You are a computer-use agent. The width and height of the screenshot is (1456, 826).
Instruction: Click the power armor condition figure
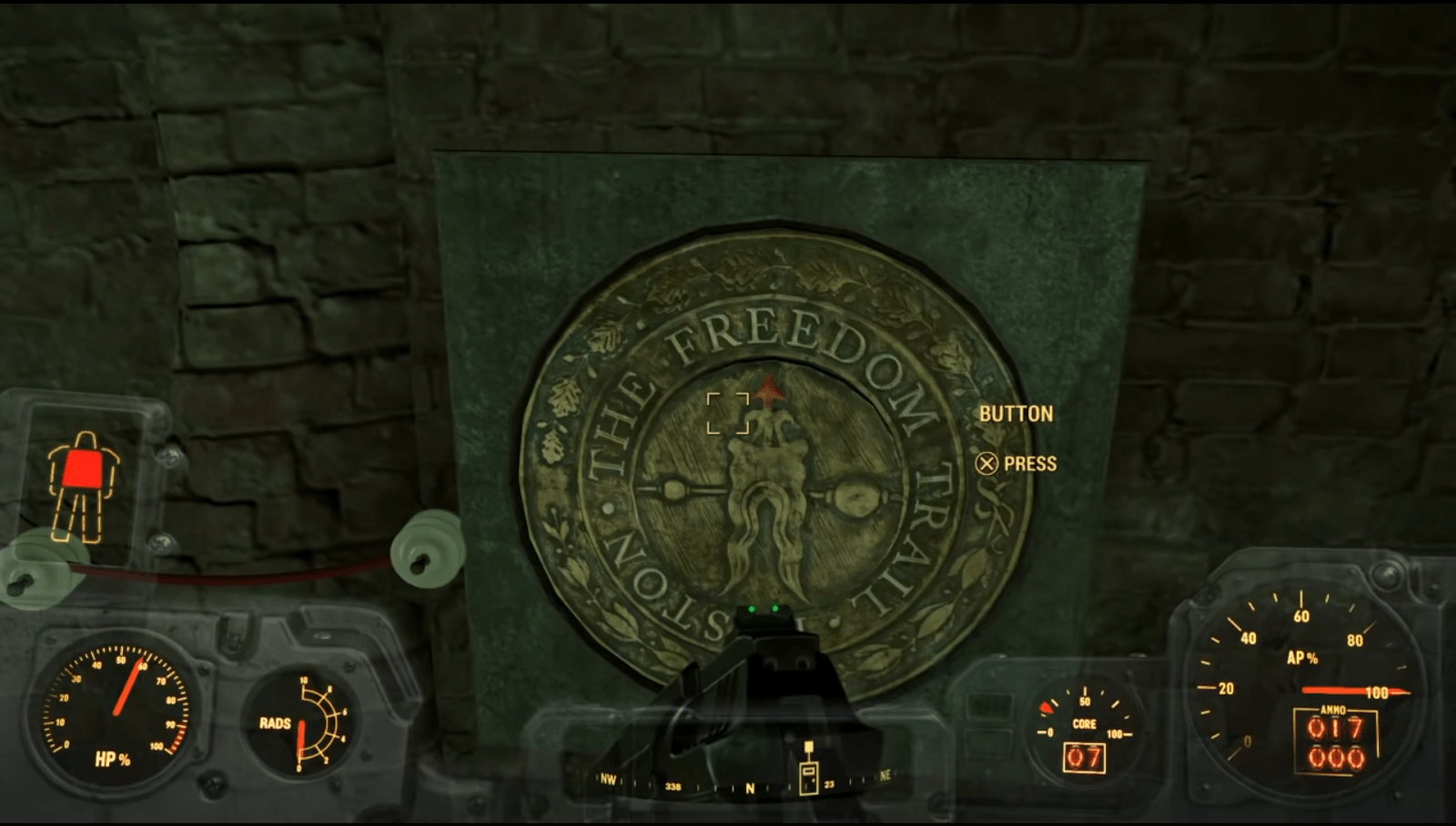tap(83, 487)
